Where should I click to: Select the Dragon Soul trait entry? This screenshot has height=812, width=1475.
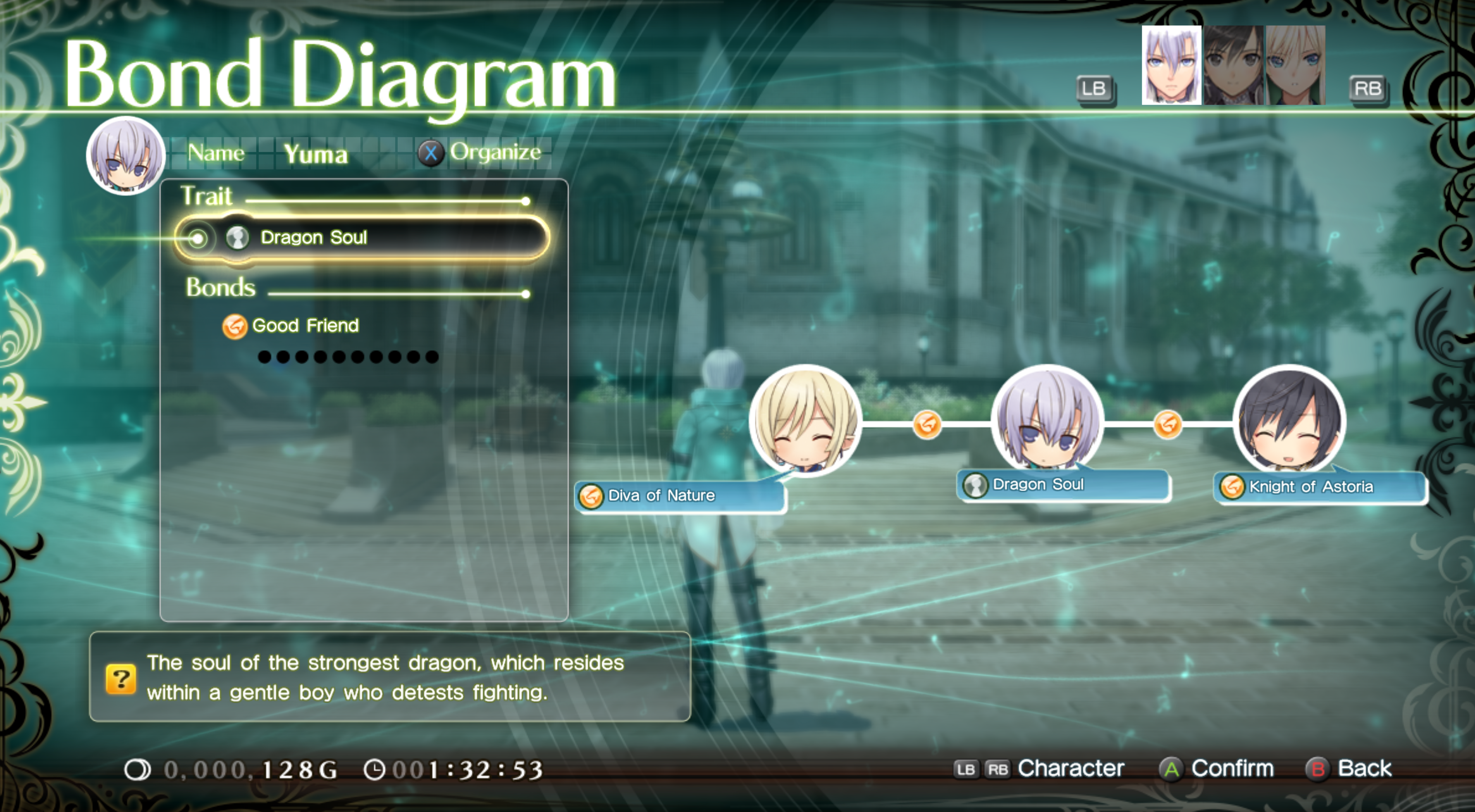point(362,238)
